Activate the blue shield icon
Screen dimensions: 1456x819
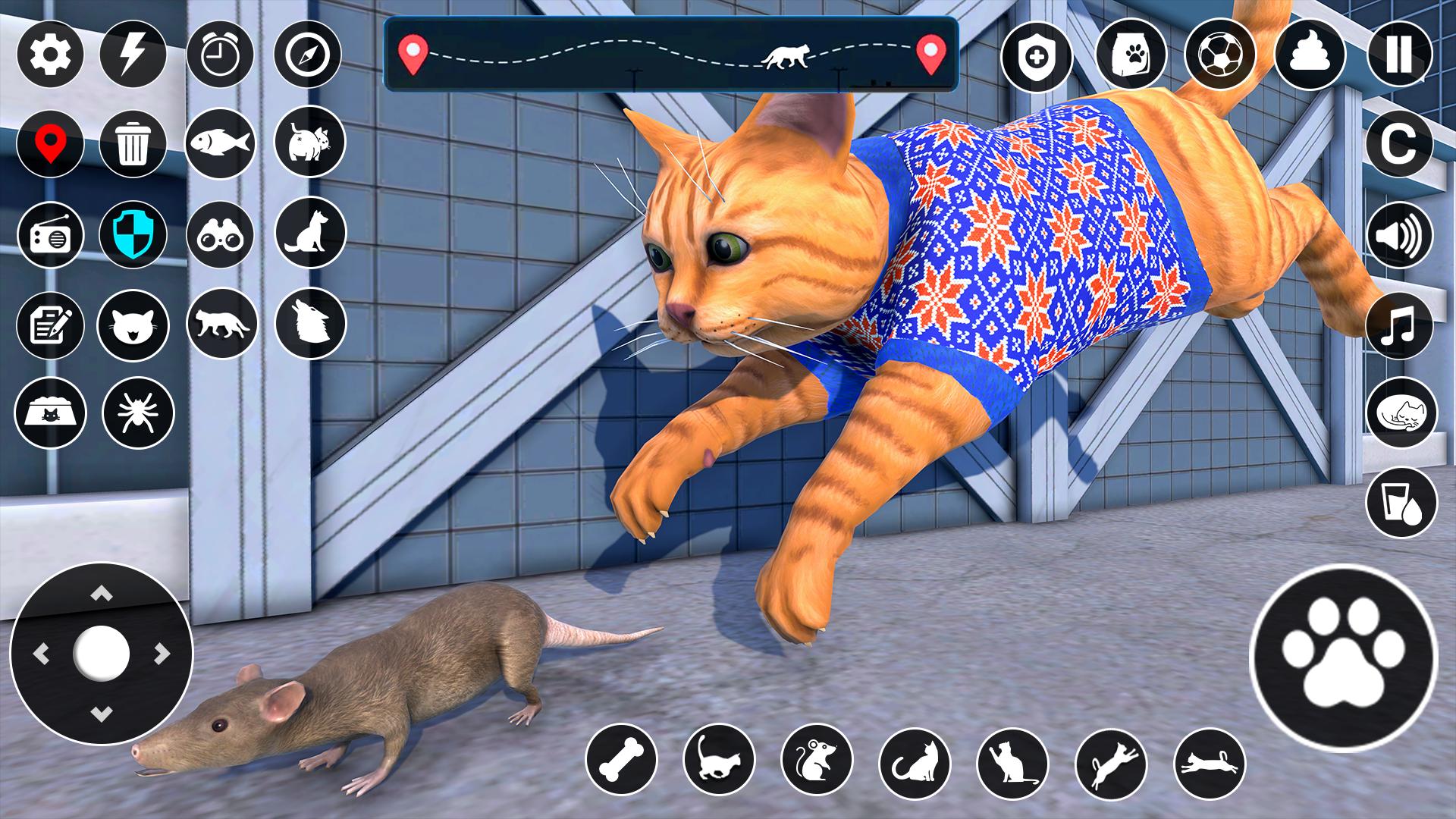(133, 235)
